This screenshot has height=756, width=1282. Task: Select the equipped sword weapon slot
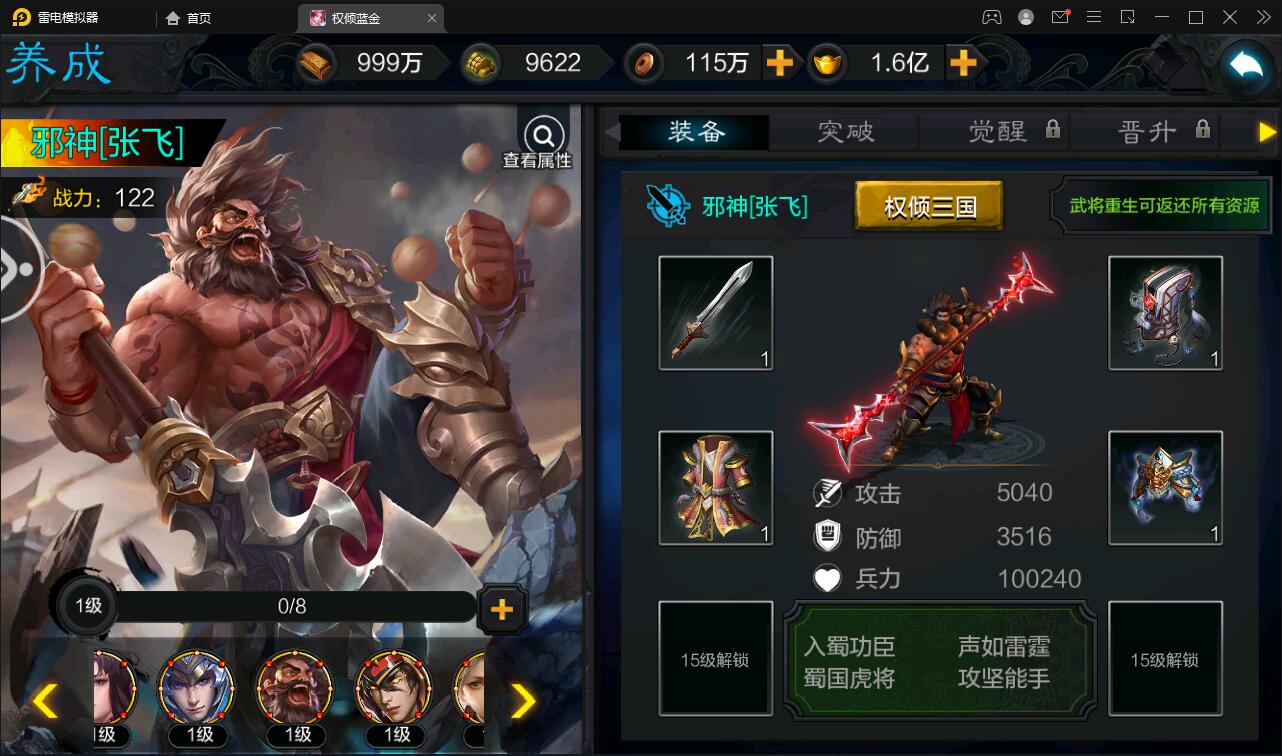click(715, 312)
